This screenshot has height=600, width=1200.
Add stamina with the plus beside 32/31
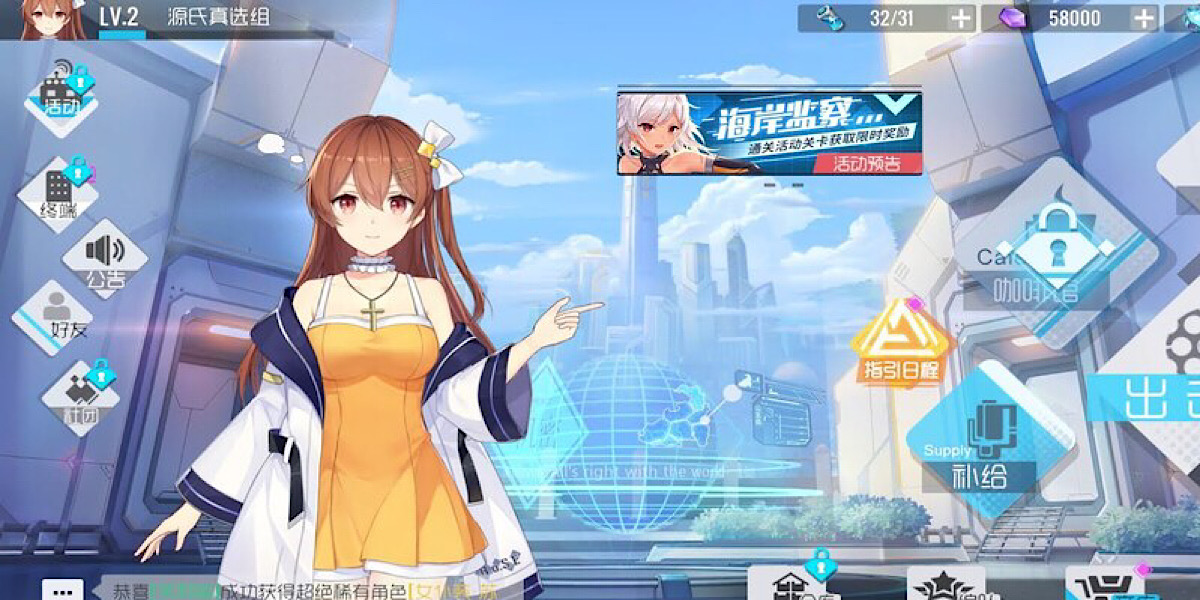click(960, 18)
